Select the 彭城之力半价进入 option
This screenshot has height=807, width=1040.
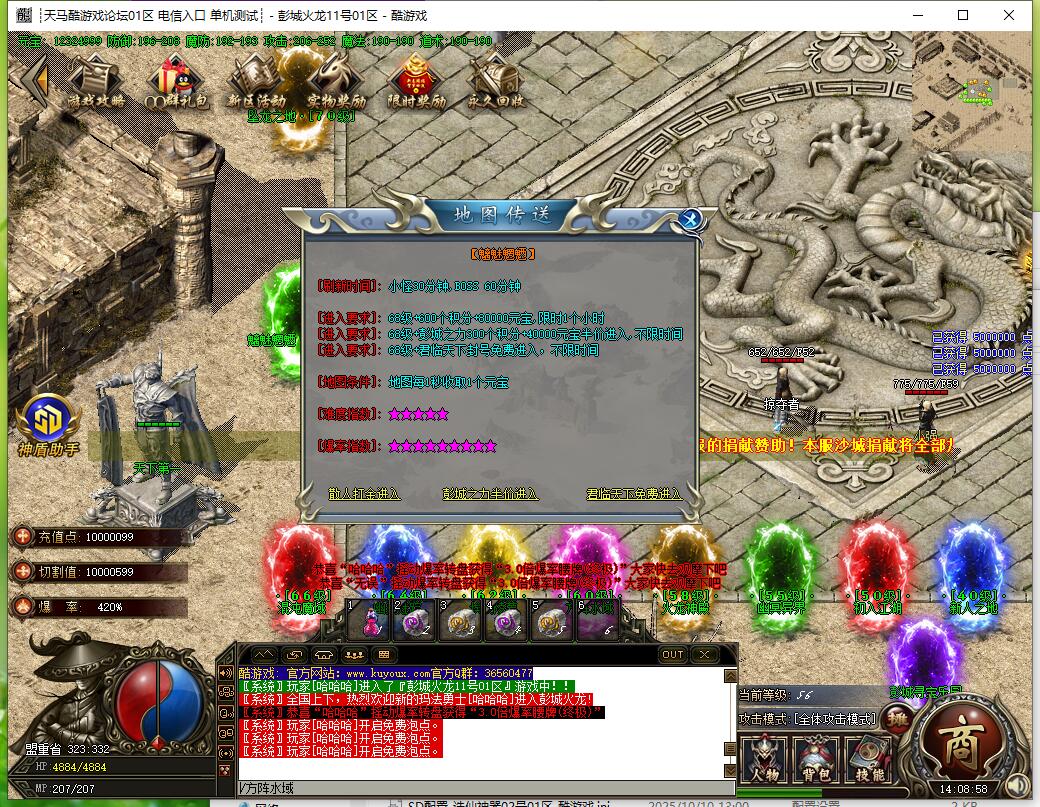490,494
